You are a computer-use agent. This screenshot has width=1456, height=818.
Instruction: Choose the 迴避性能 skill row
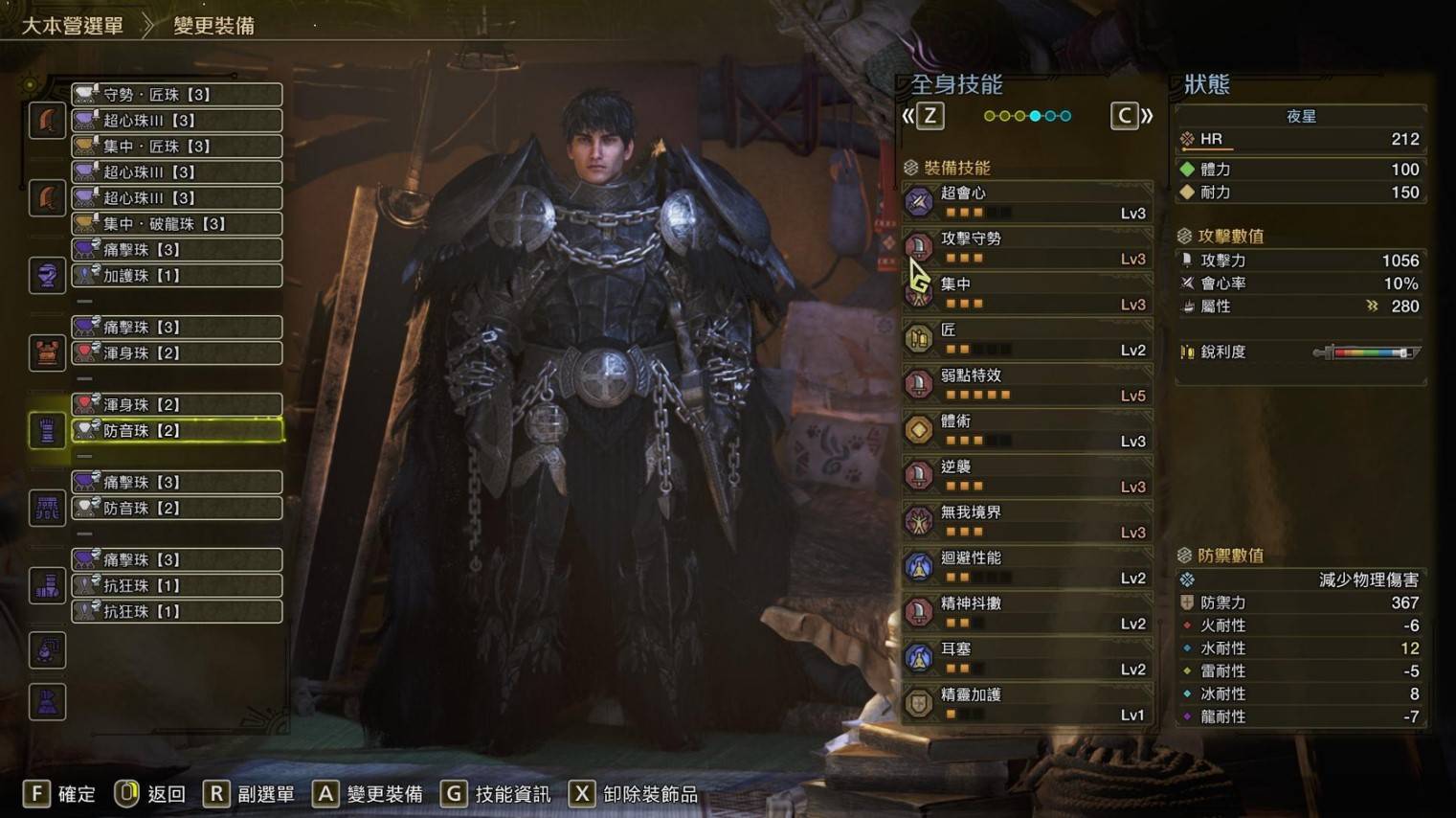(x=1027, y=567)
